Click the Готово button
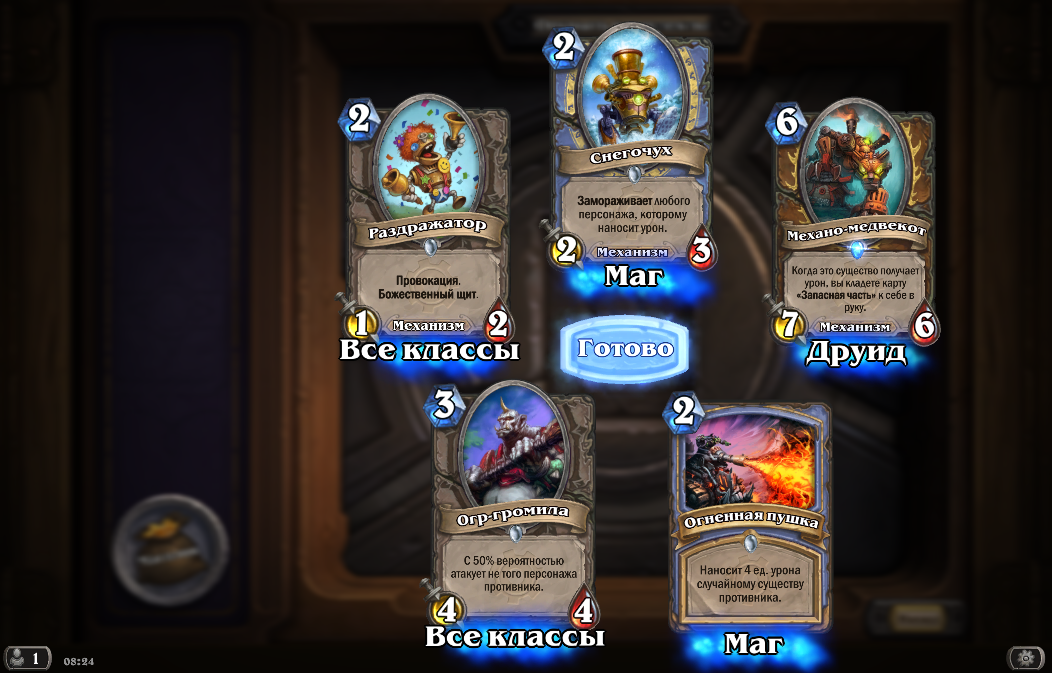The image size is (1052, 673). (x=625, y=349)
